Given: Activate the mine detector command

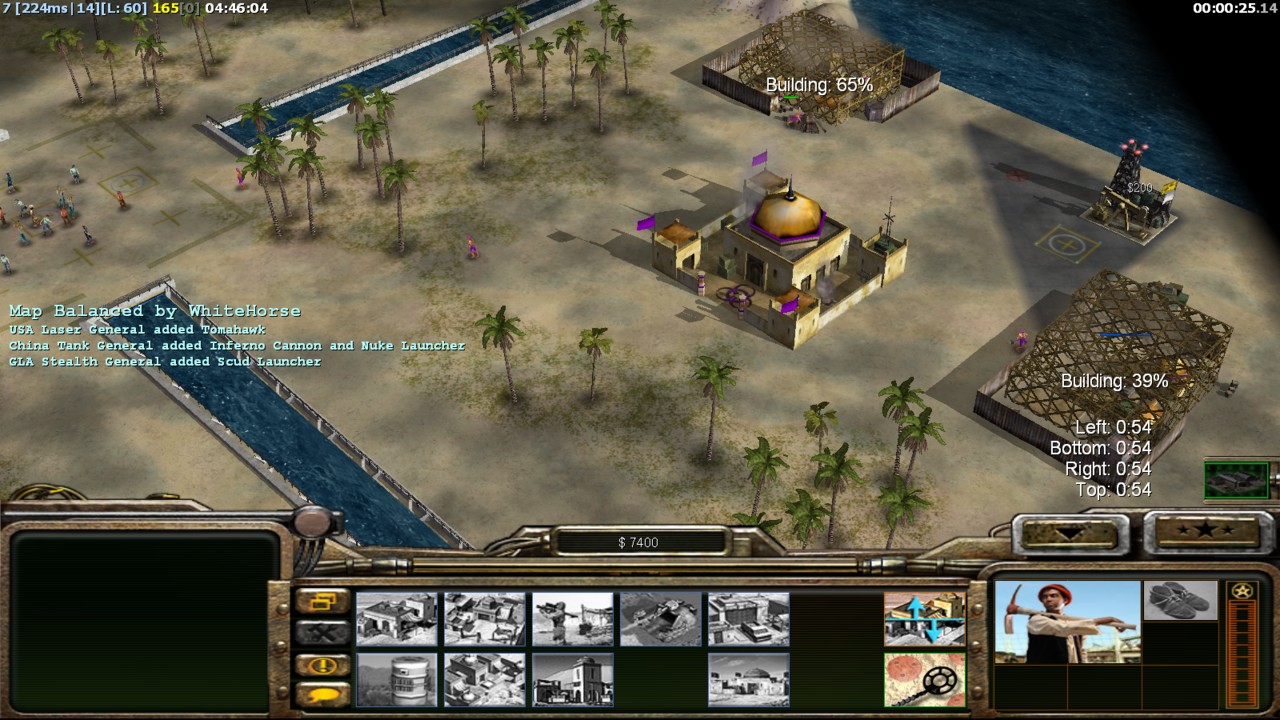Looking at the screenshot, I should (x=924, y=679).
